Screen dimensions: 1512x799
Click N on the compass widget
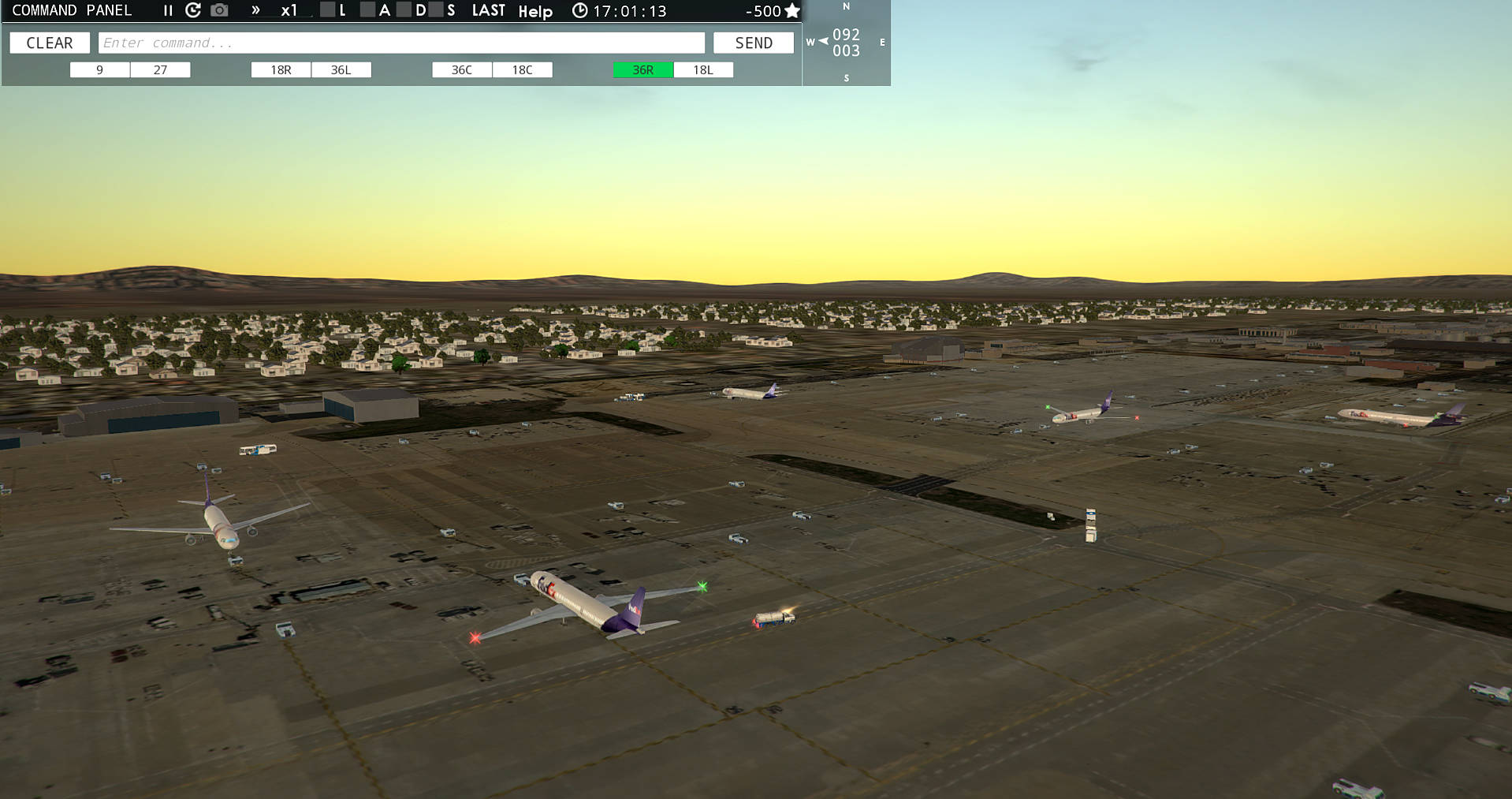tap(846, 7)
